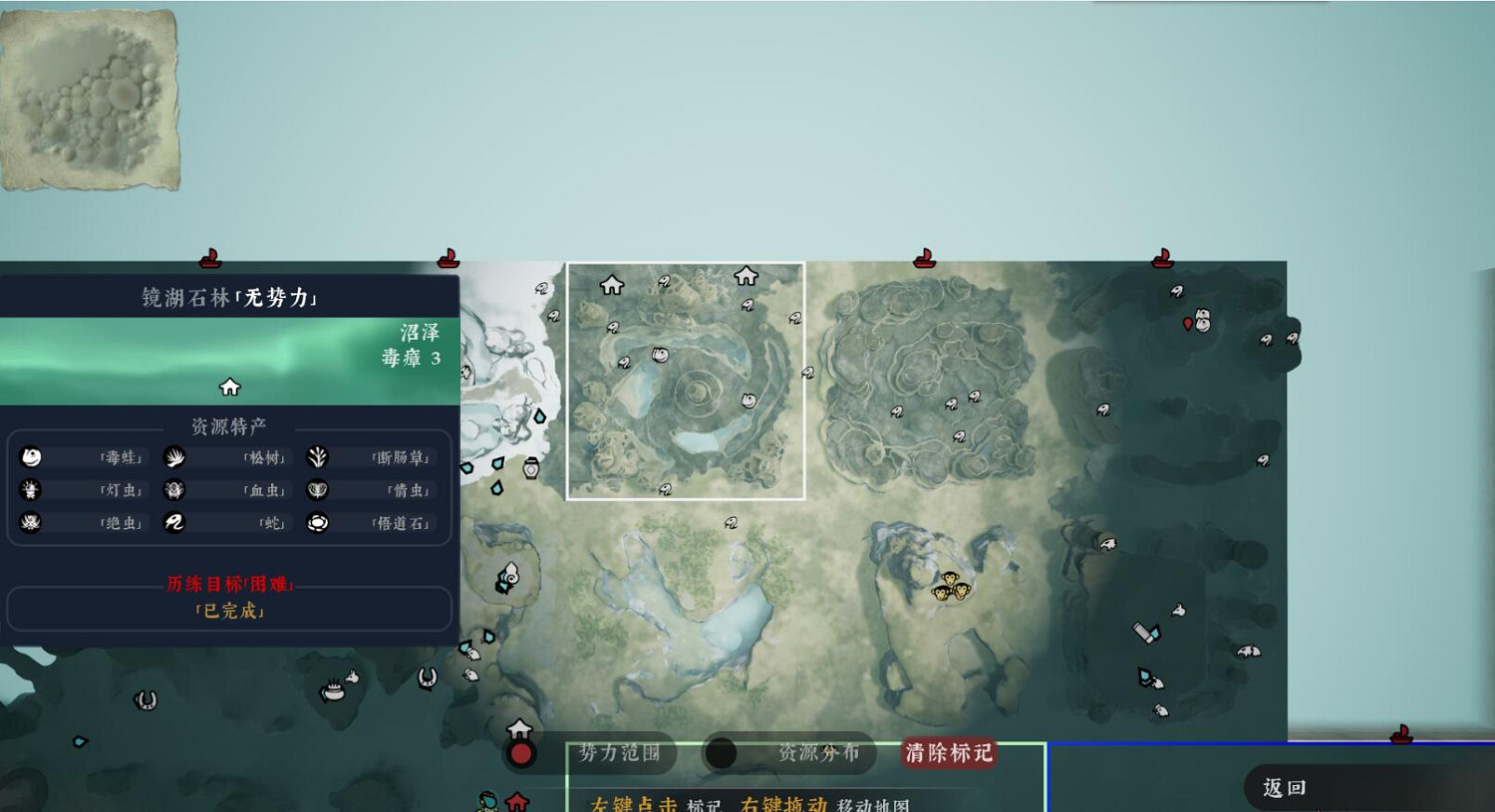
Task: Select the 「毒蛙」 resource icon
Action: pos(32,456)
